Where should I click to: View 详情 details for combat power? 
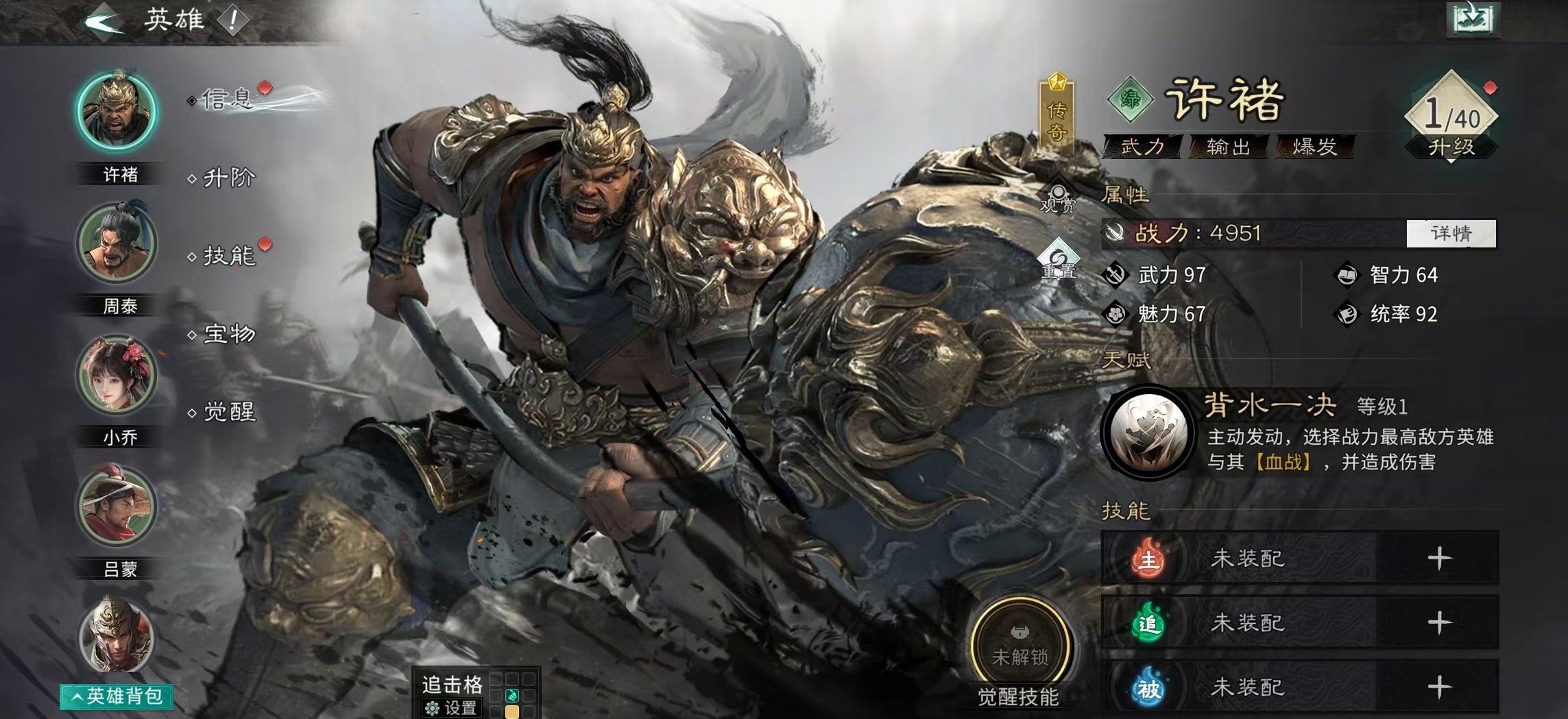(x=1451, y=234)
